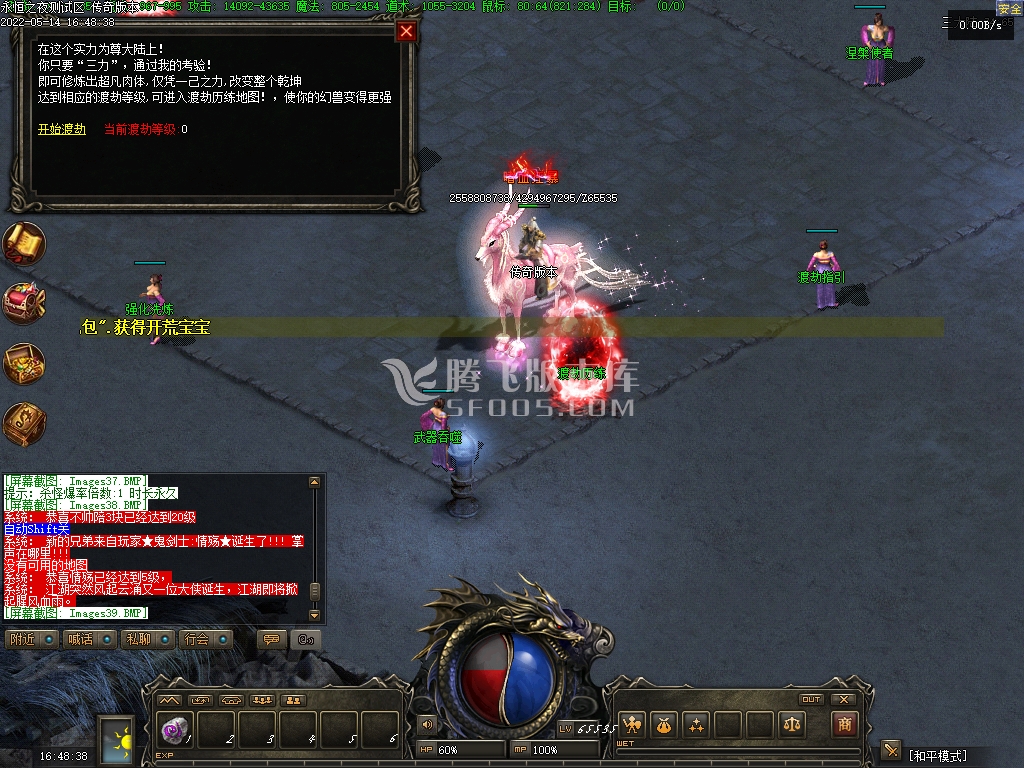Image resolution: width=1024 pixels, height=768 pixels.
Task: Open the bag inventory icon
Action: 664,724
